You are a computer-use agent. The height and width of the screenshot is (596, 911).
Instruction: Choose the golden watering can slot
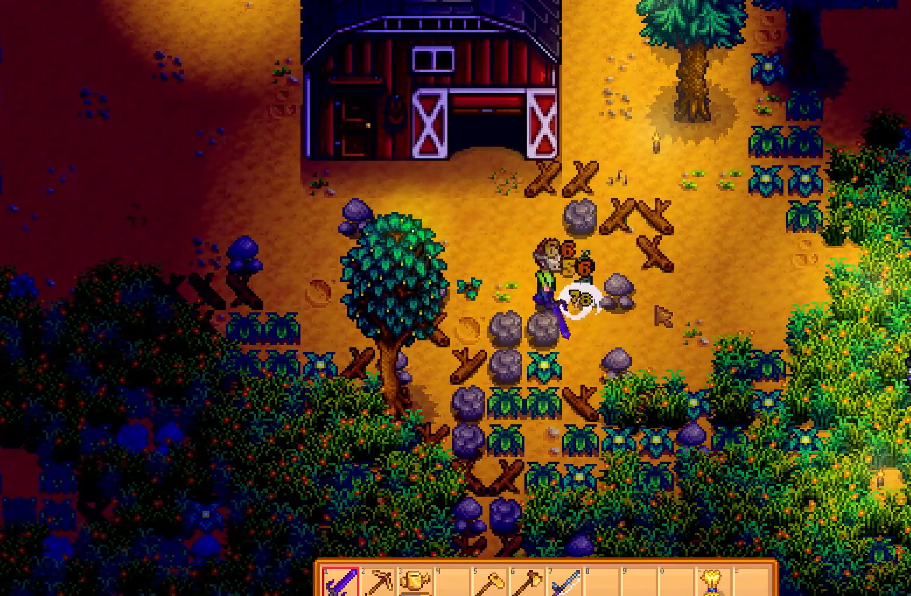pos(415,582)
